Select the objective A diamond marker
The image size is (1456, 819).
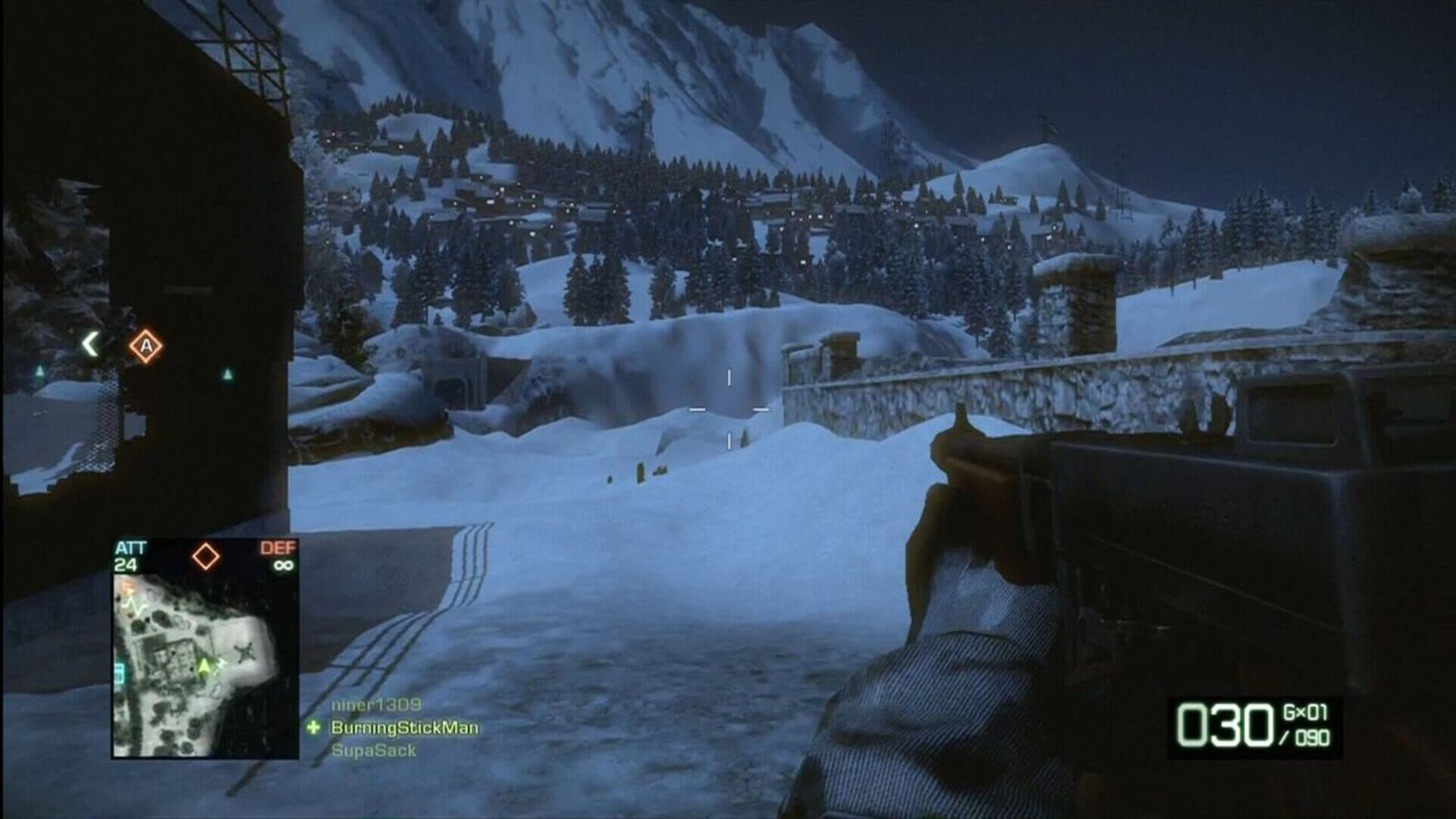[x=146, y=346]
